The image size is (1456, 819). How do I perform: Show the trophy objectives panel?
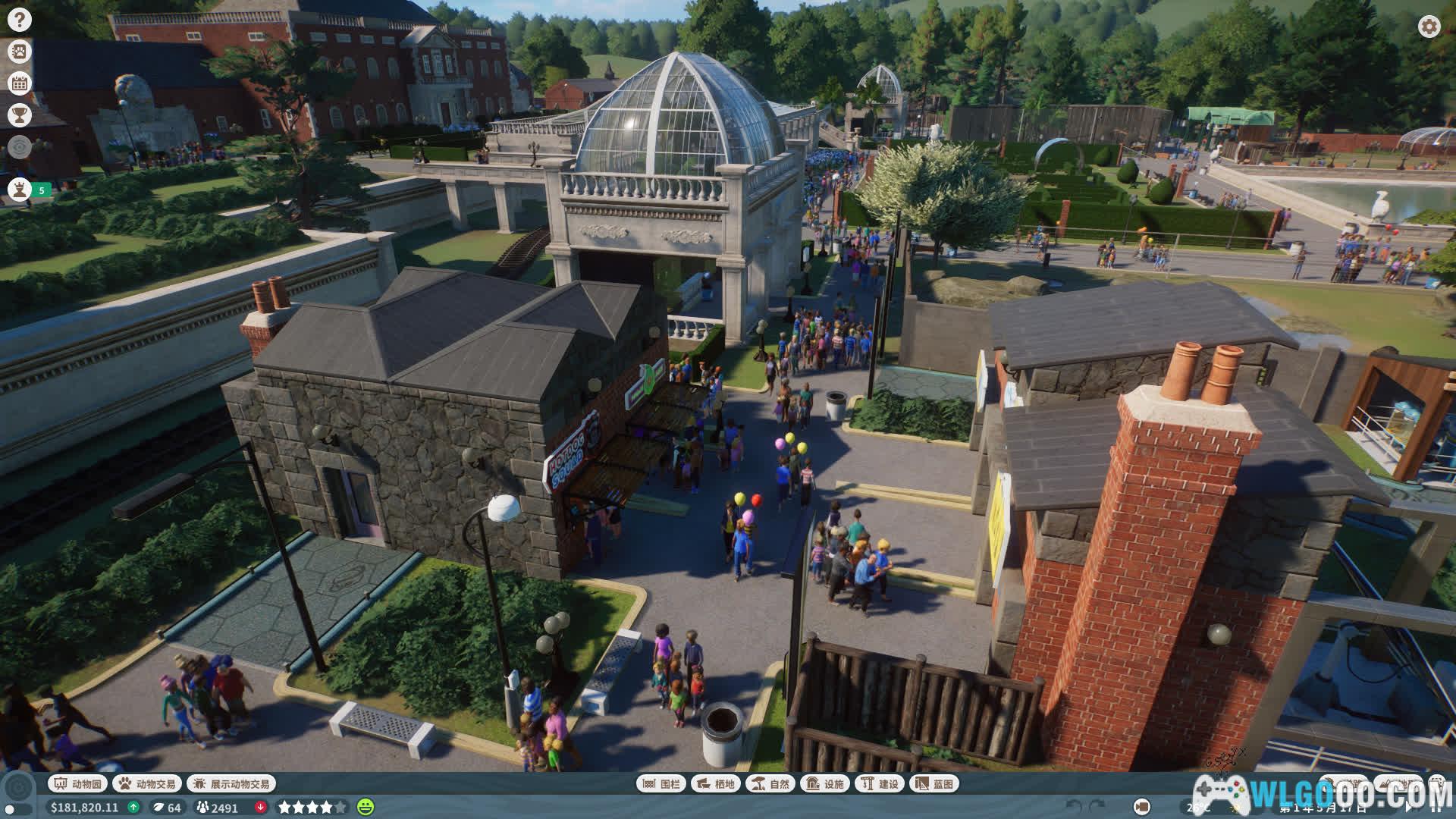click(20, 115)
